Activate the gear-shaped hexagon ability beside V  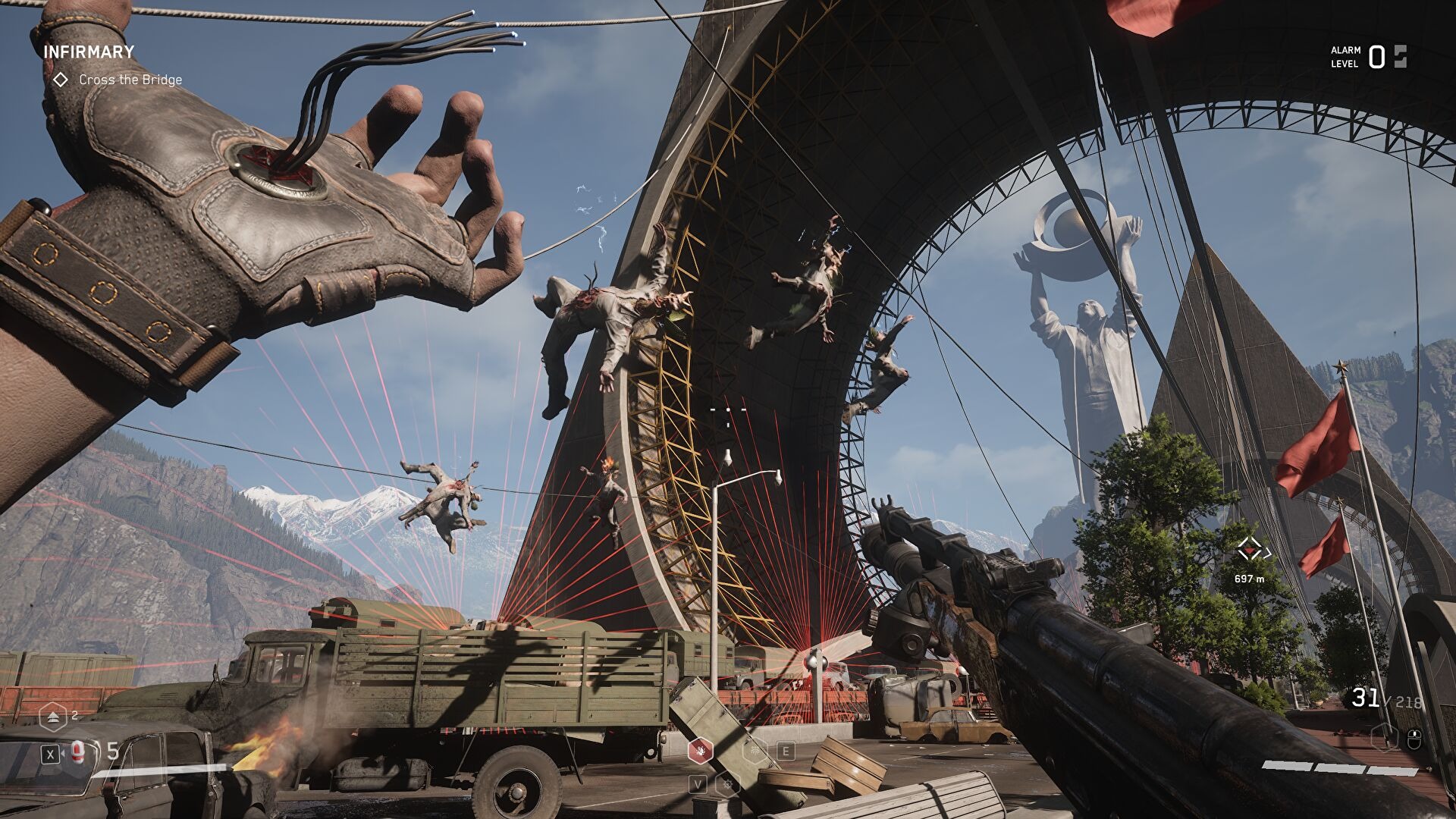point(727,783)
